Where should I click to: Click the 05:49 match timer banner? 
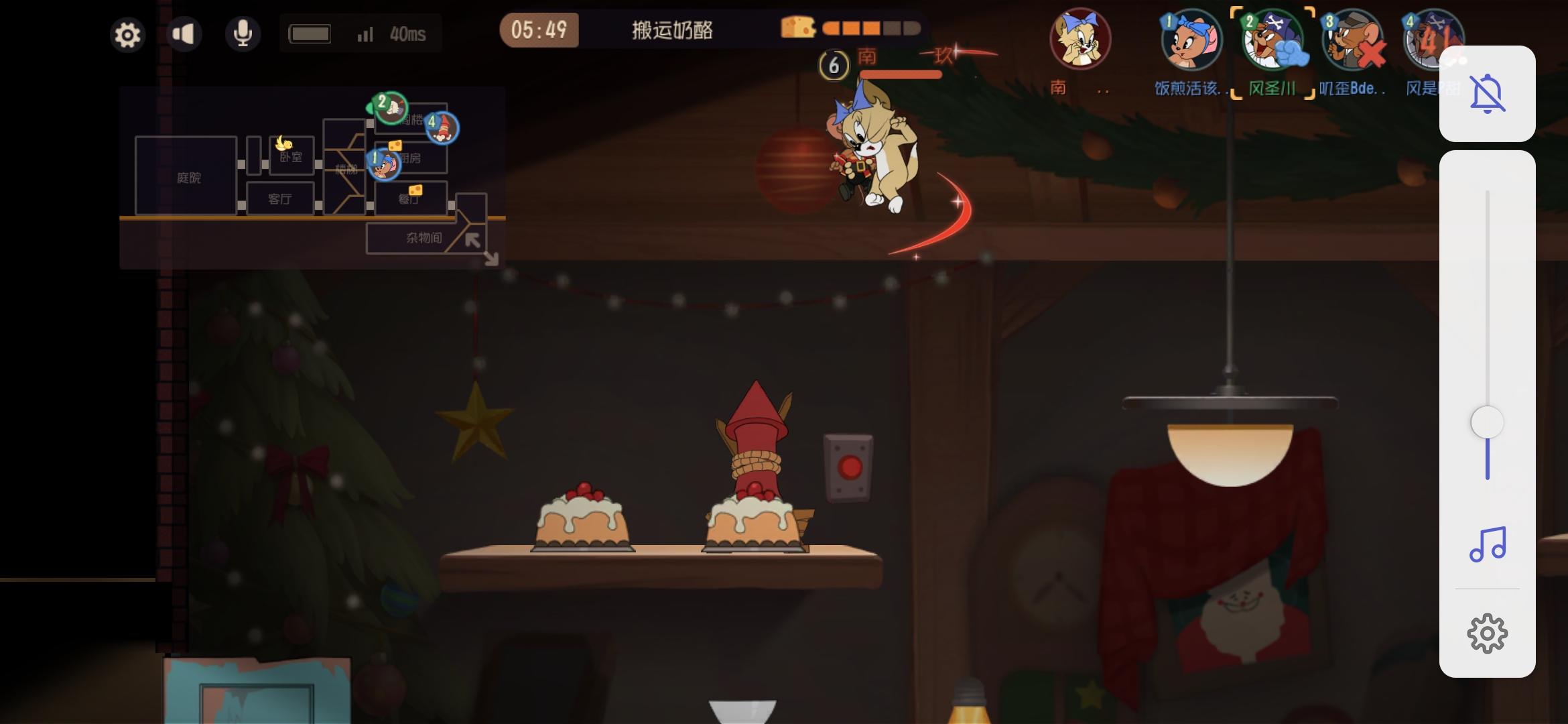[540, 29]
